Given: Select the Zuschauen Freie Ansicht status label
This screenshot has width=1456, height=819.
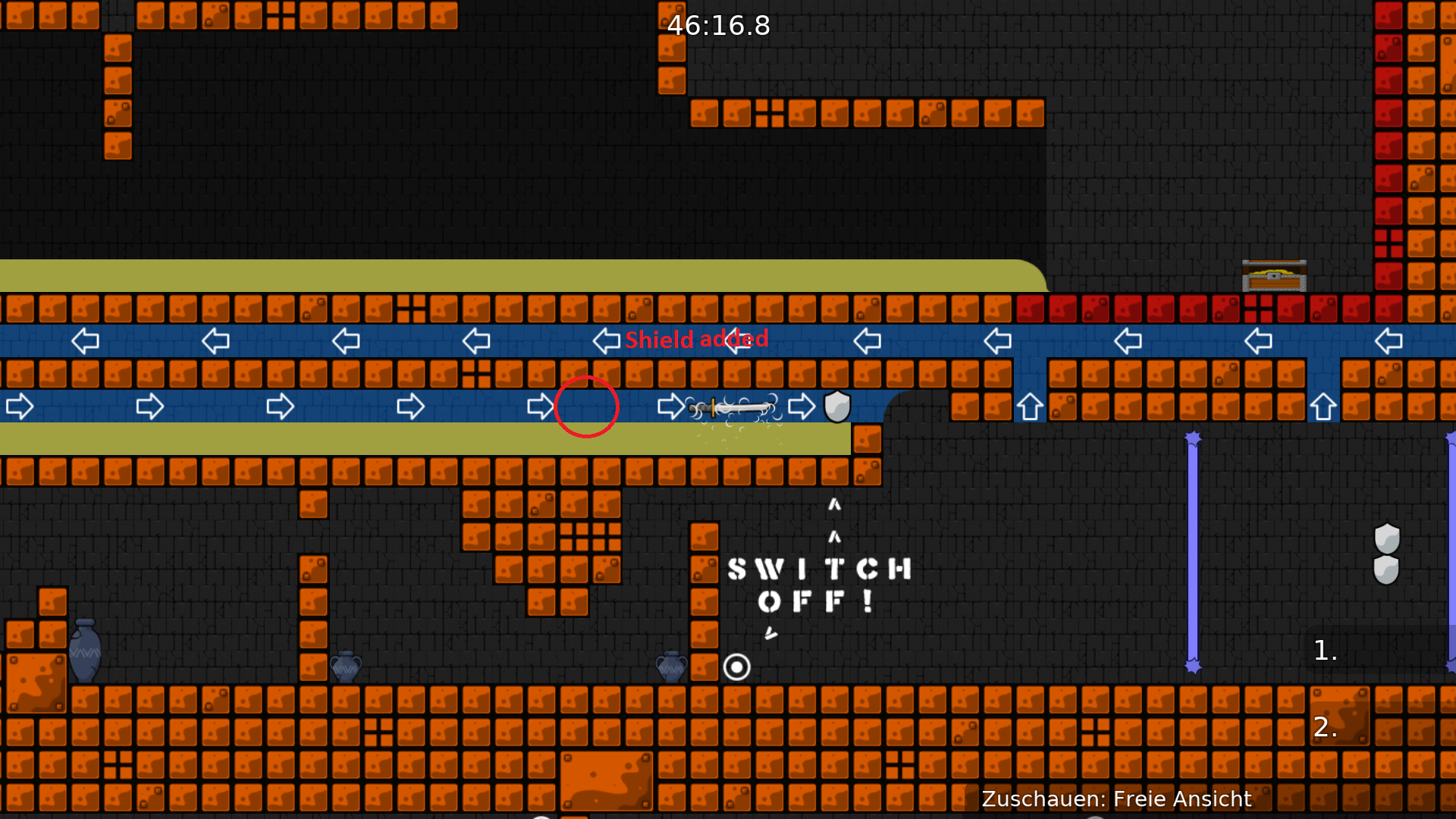Looking at the screenshot, I should click(x=1116, y=799).
